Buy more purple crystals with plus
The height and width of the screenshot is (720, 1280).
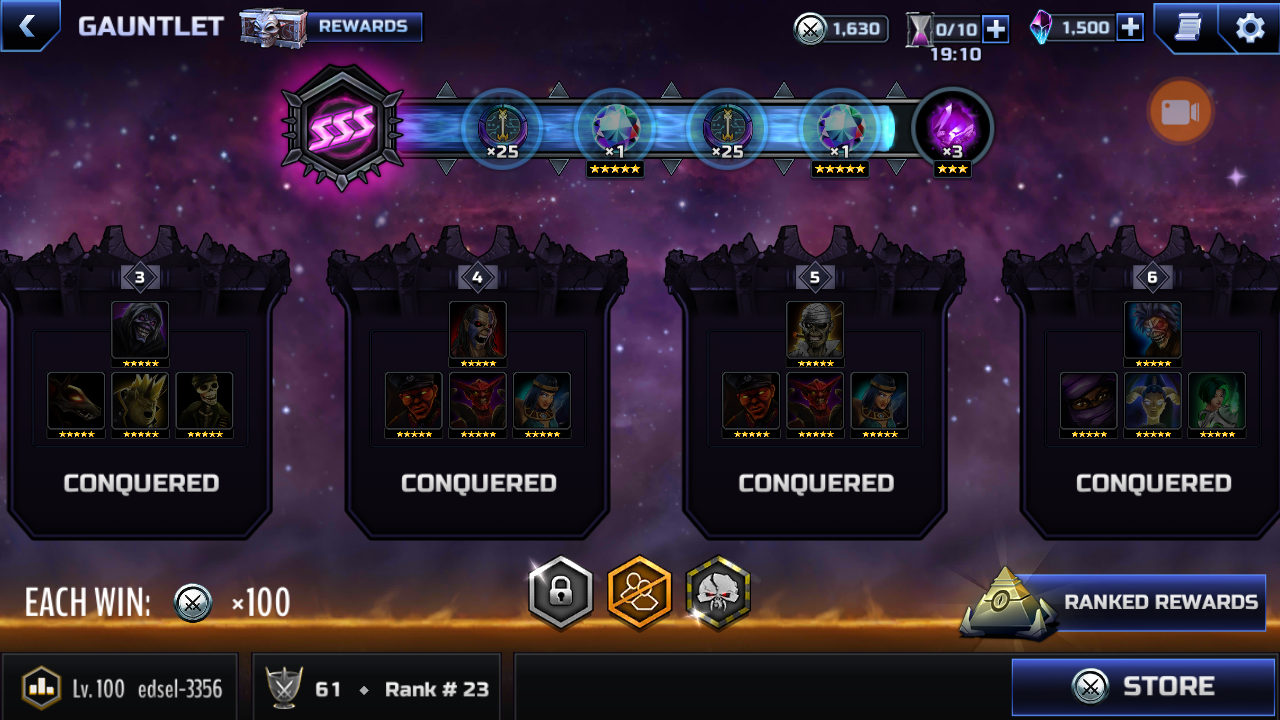click(1130, 27)
